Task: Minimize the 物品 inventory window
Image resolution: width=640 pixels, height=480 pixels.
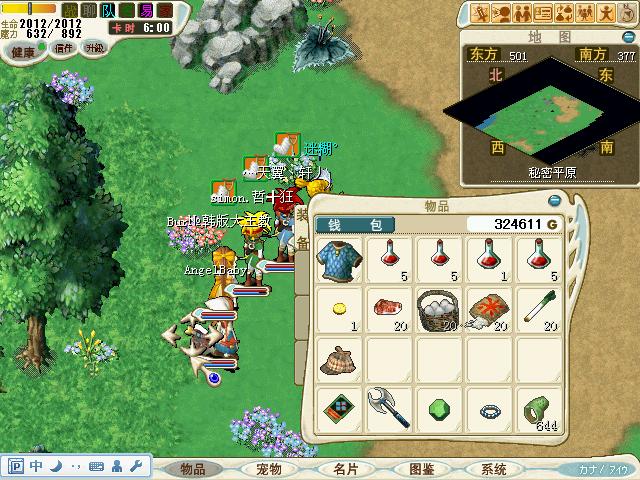Action: tap(554, 203)
